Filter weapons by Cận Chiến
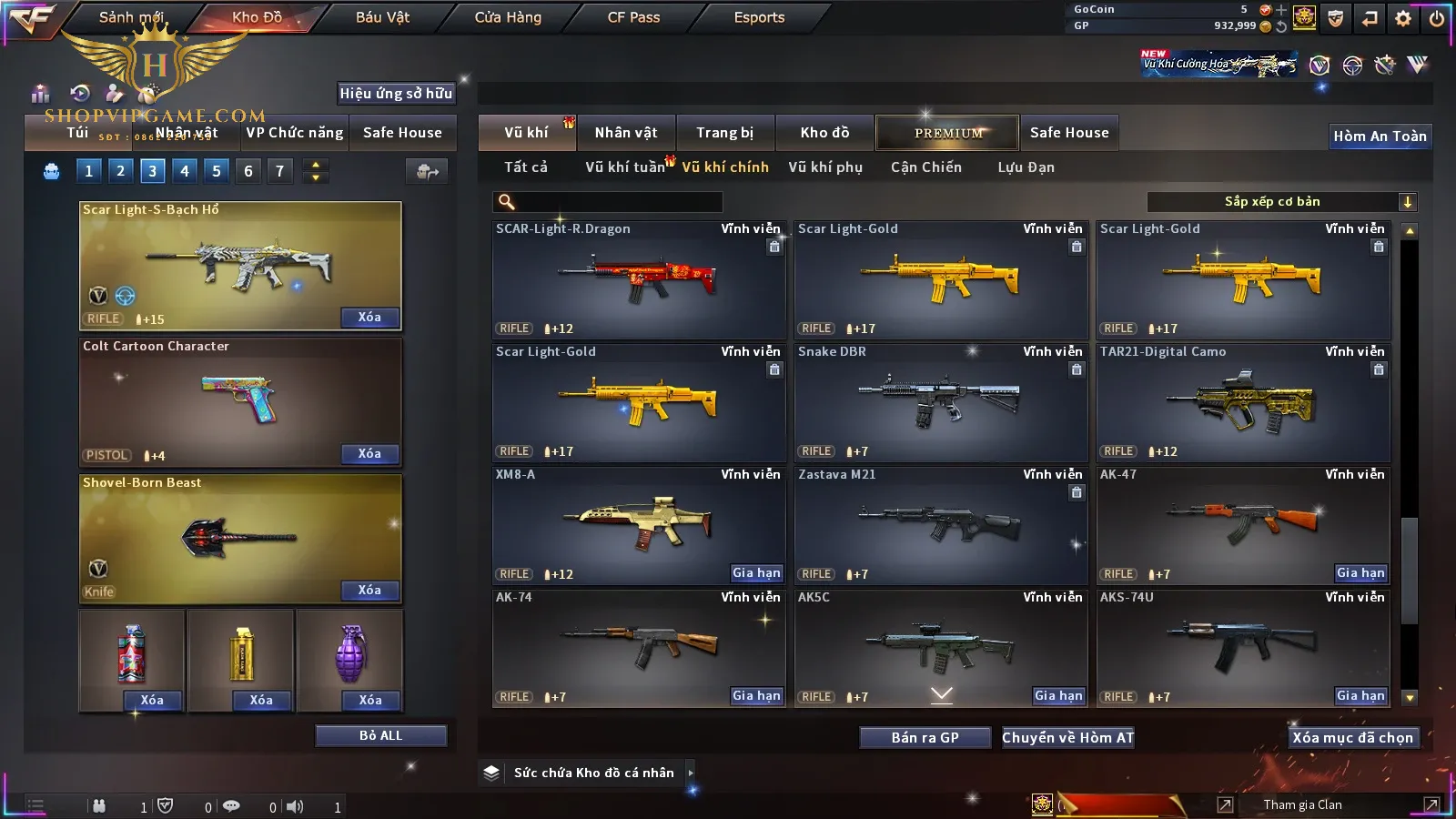Screen dimensions: 1456x819 click(925, 167)
